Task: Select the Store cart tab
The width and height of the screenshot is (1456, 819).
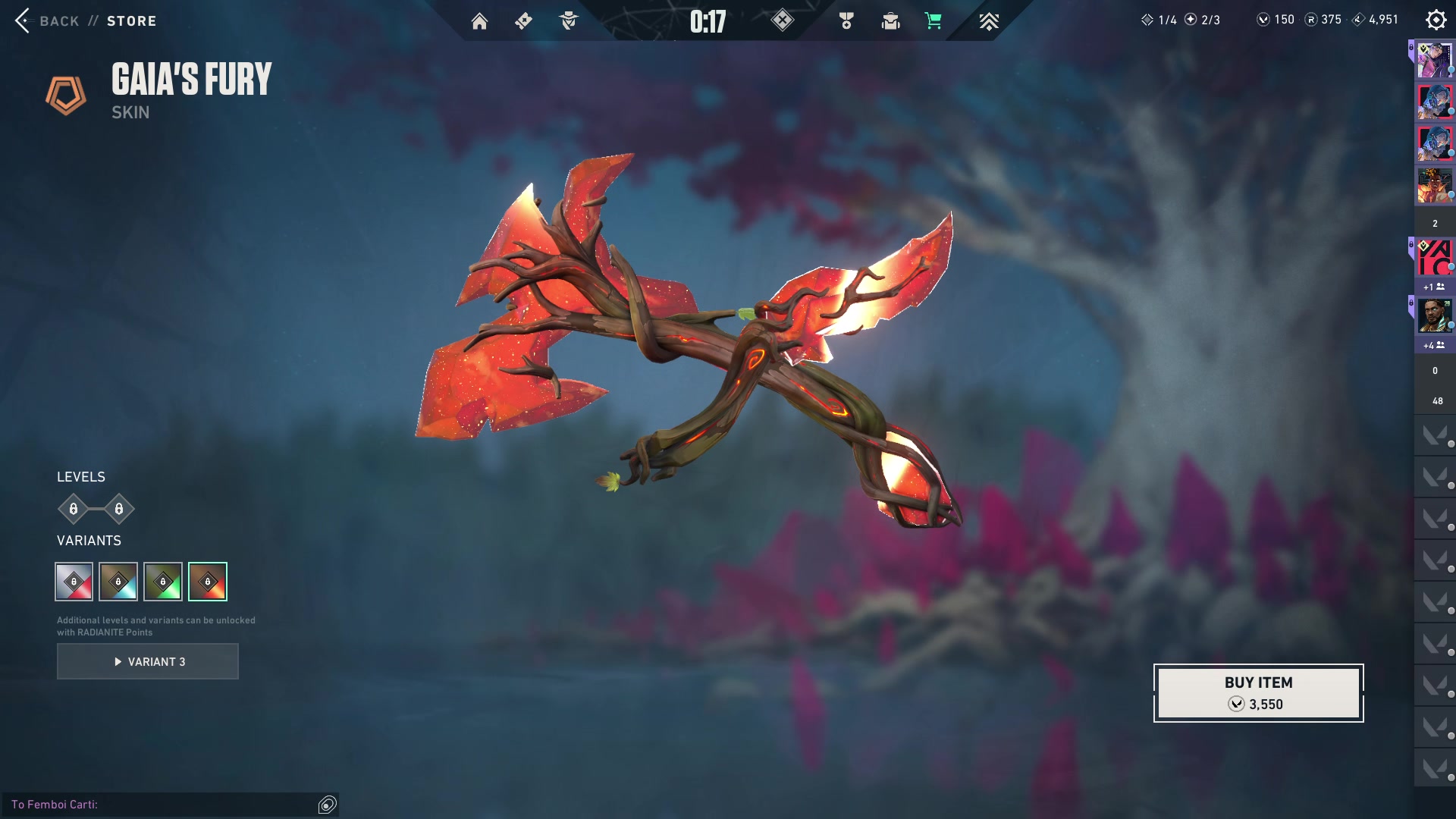Action: [934, 21]
